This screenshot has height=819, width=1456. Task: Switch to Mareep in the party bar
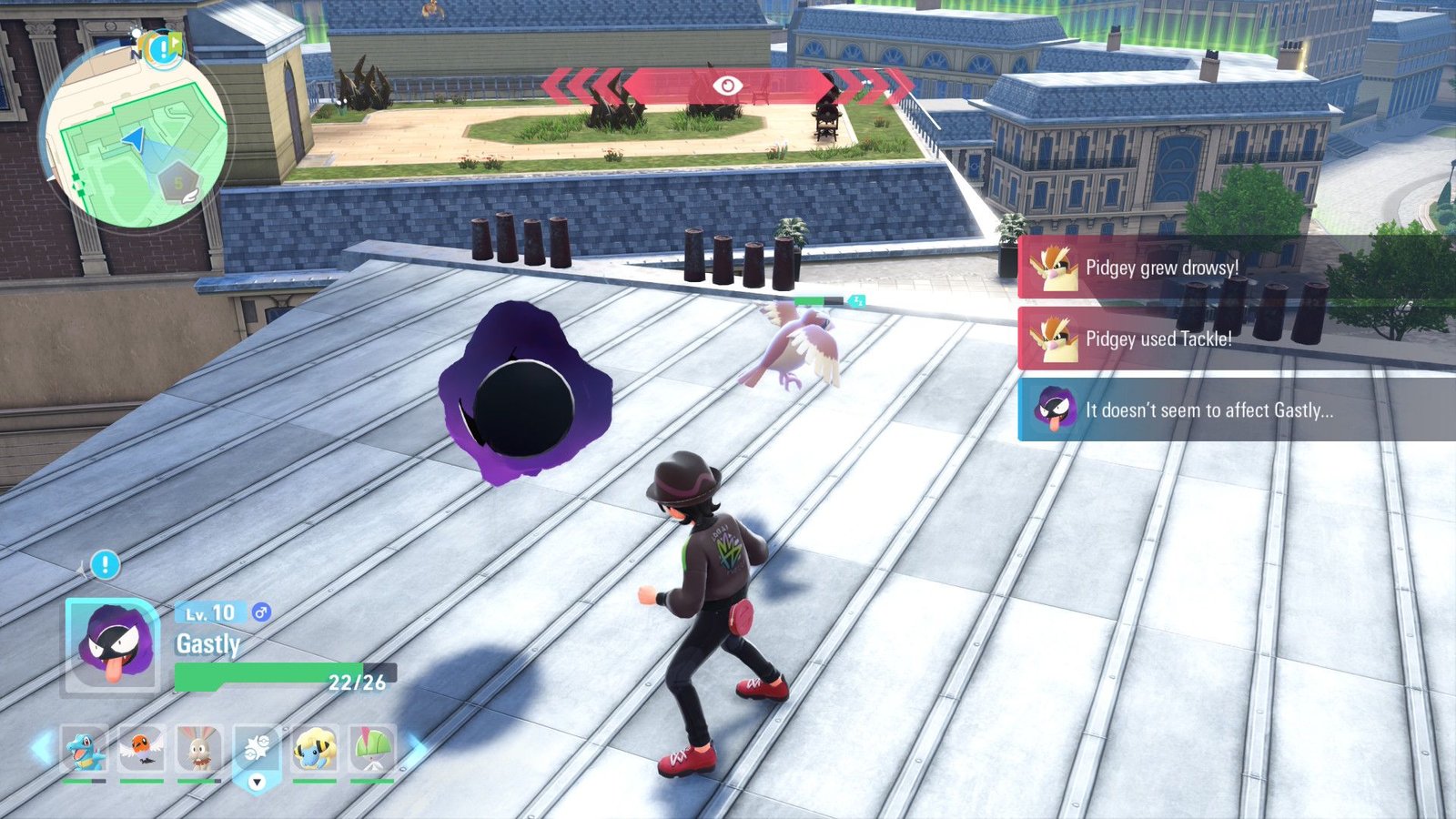315,750
